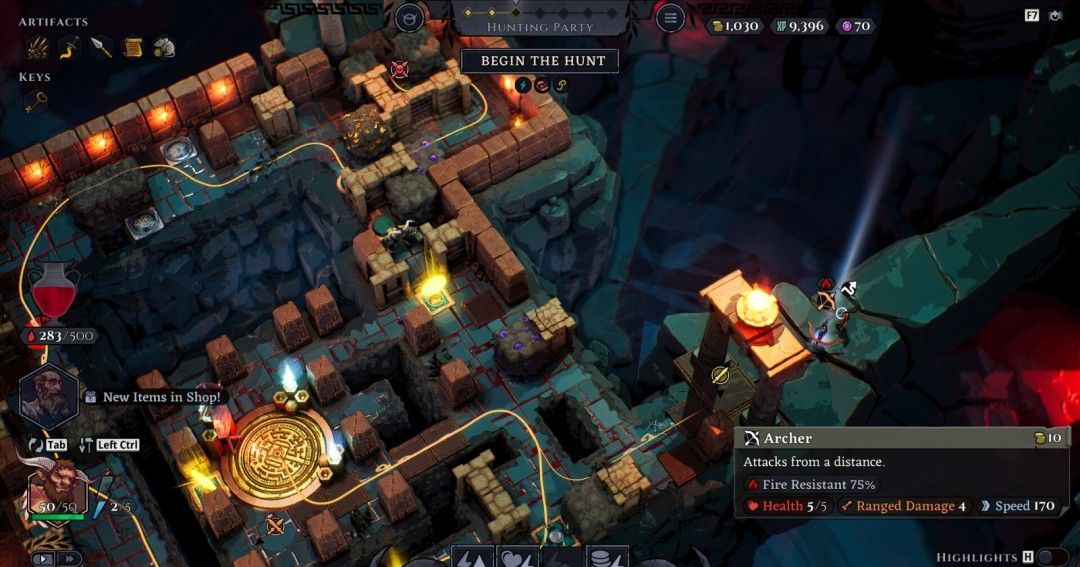Inspect the rat artifact

point(164,46)
